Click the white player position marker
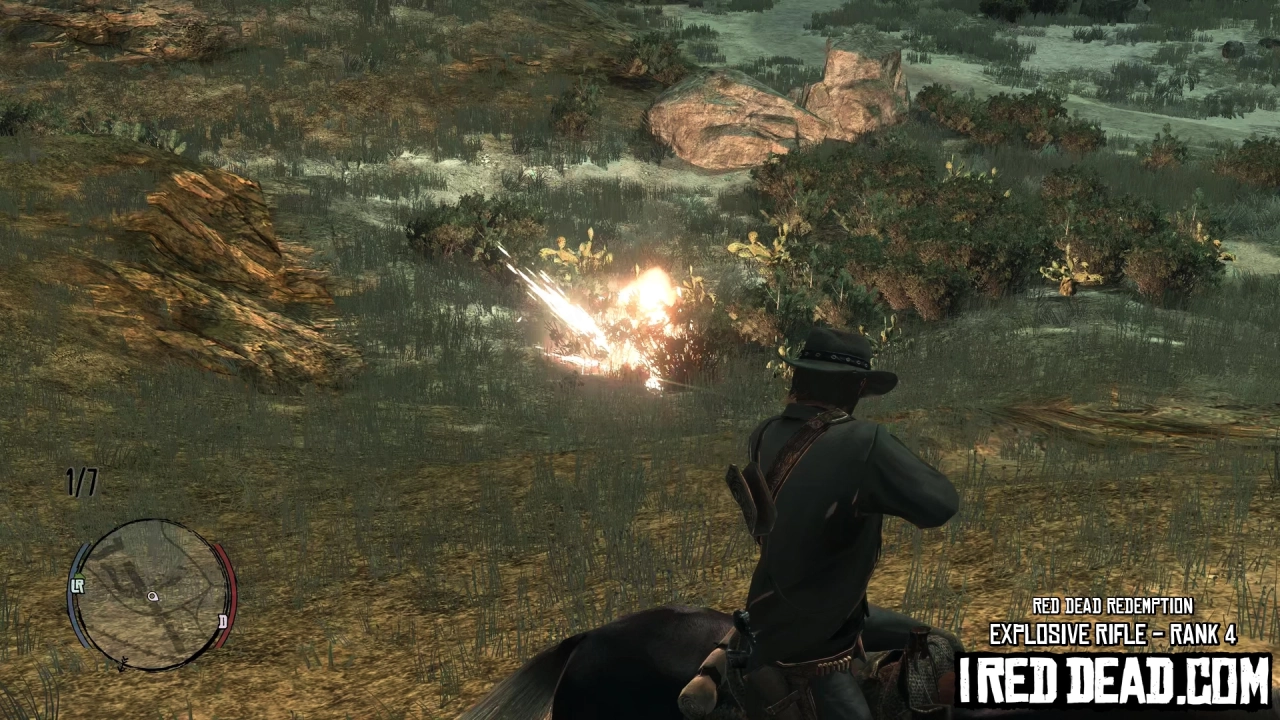This screenshot has width=1280, height=720. pos(153,596)
